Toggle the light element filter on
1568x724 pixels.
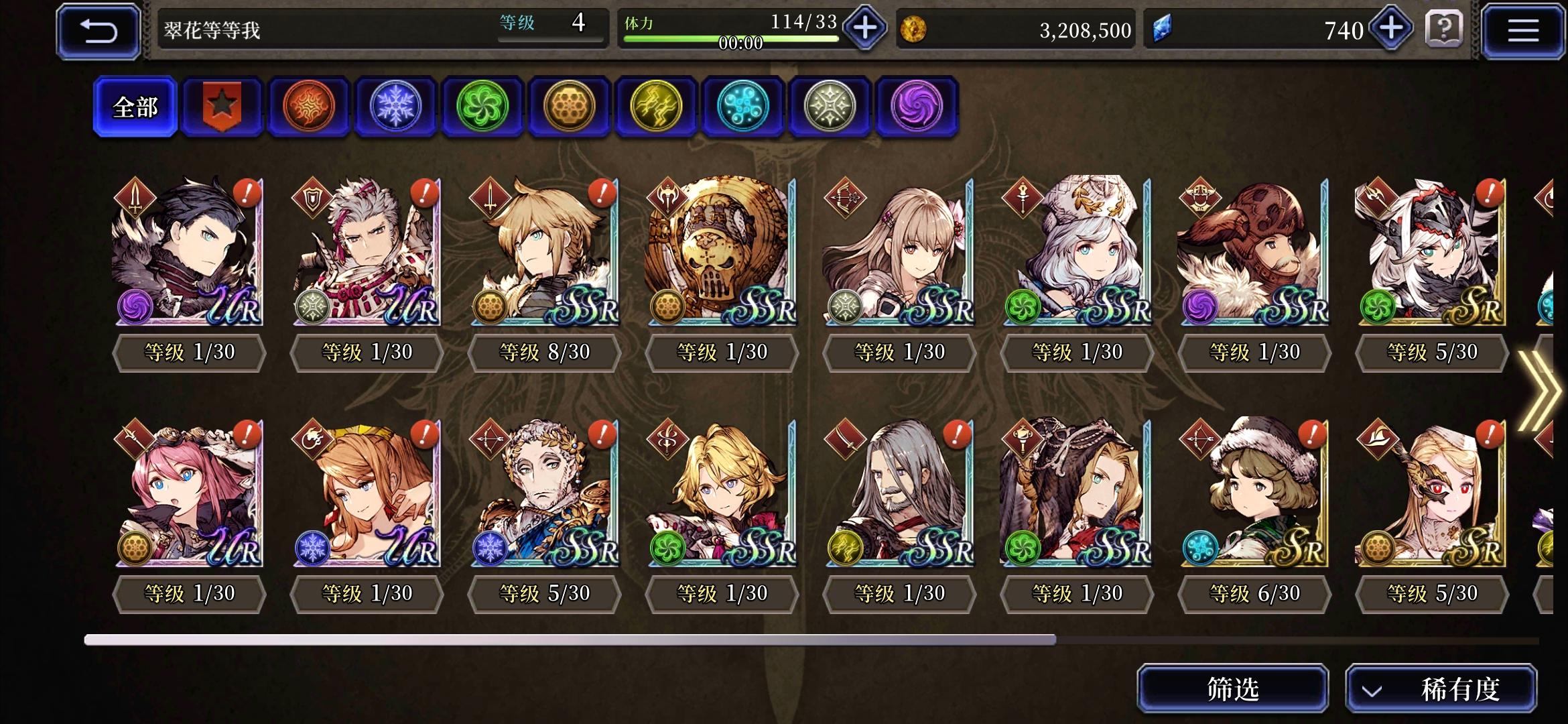(829, 107)
